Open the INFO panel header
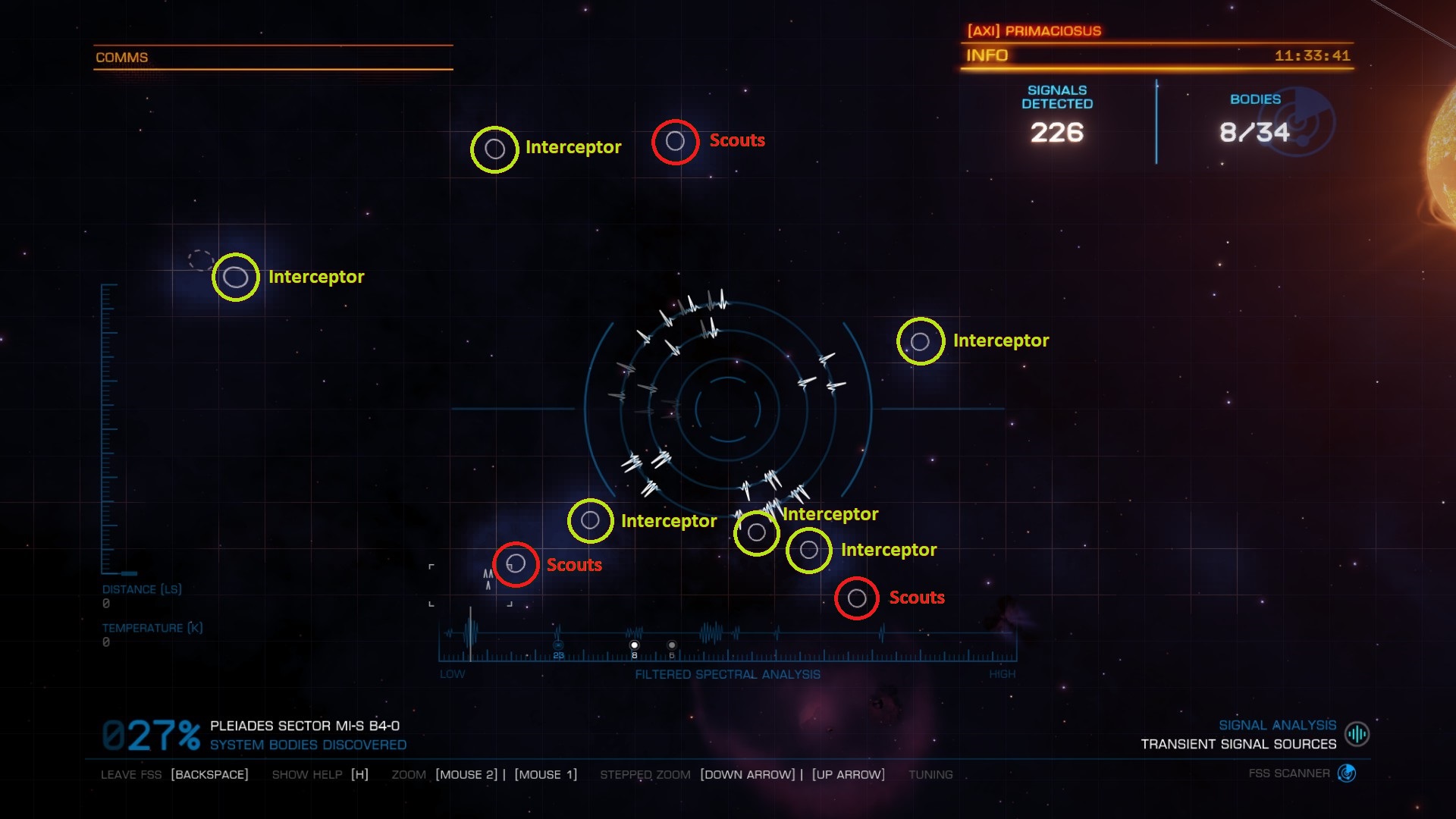The width and height of the screenshot is (1456, 819). pyautogui.click(x=987, y=55)
